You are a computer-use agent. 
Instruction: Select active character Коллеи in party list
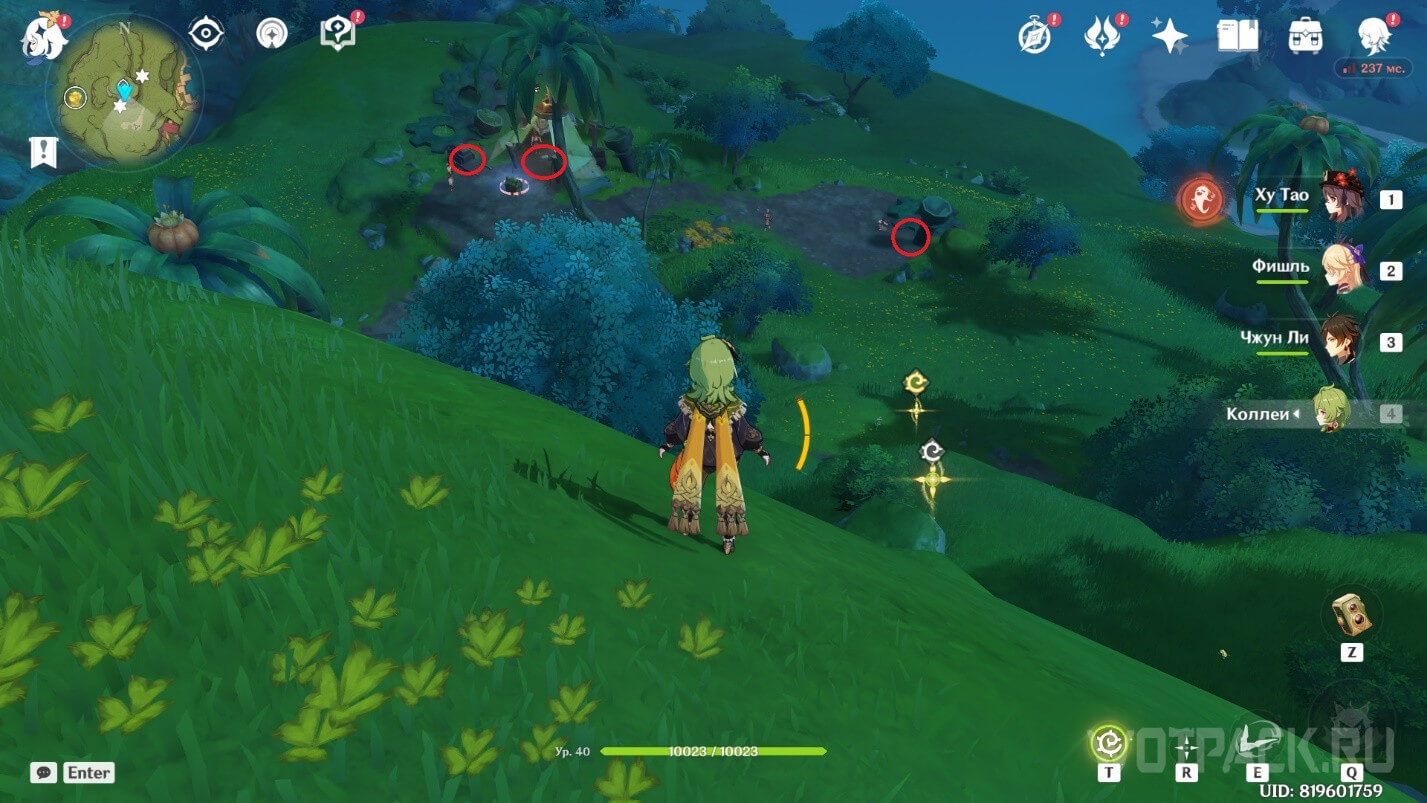[1330, 412]
